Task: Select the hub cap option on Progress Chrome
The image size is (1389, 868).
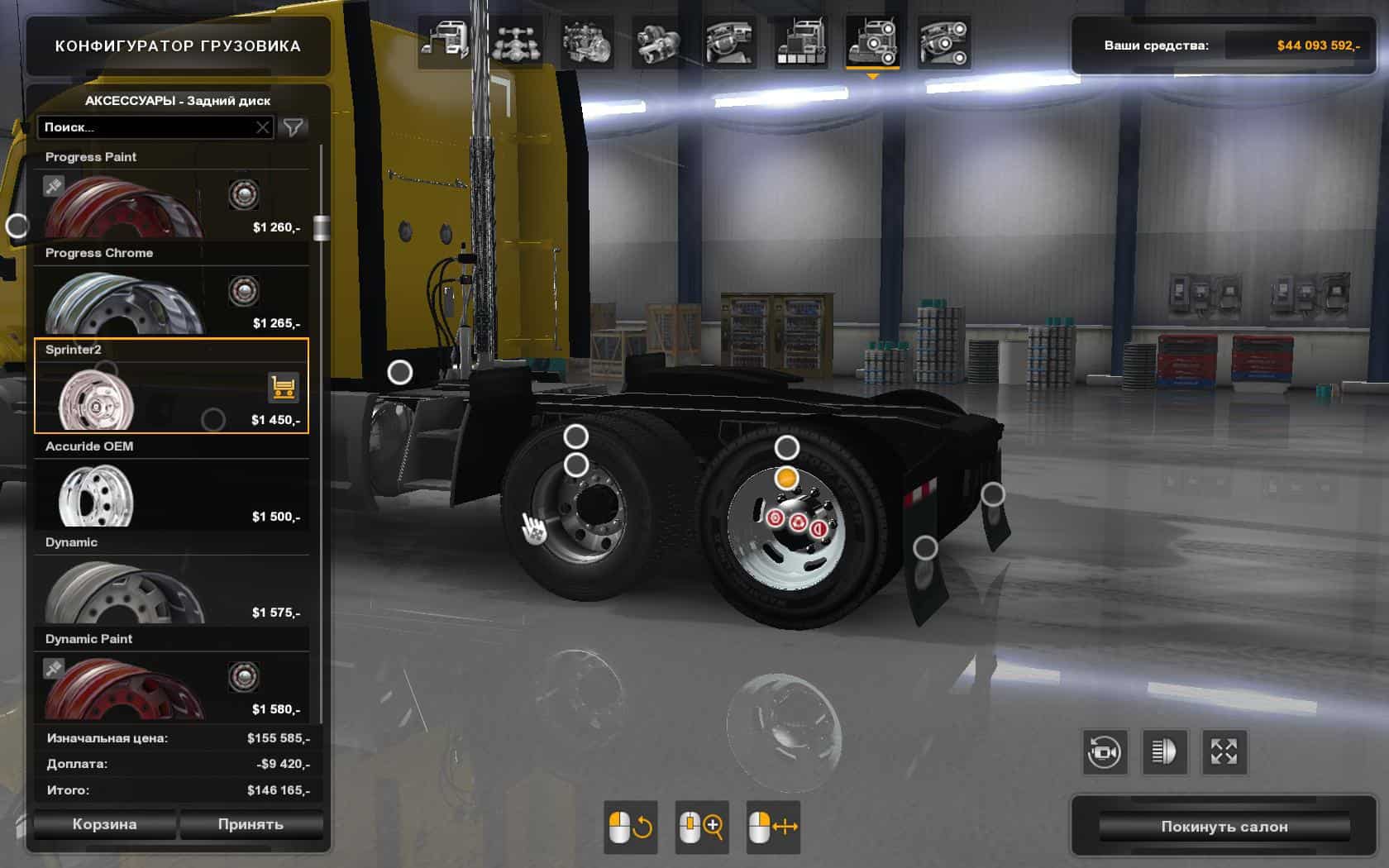Action: [242, 290]
